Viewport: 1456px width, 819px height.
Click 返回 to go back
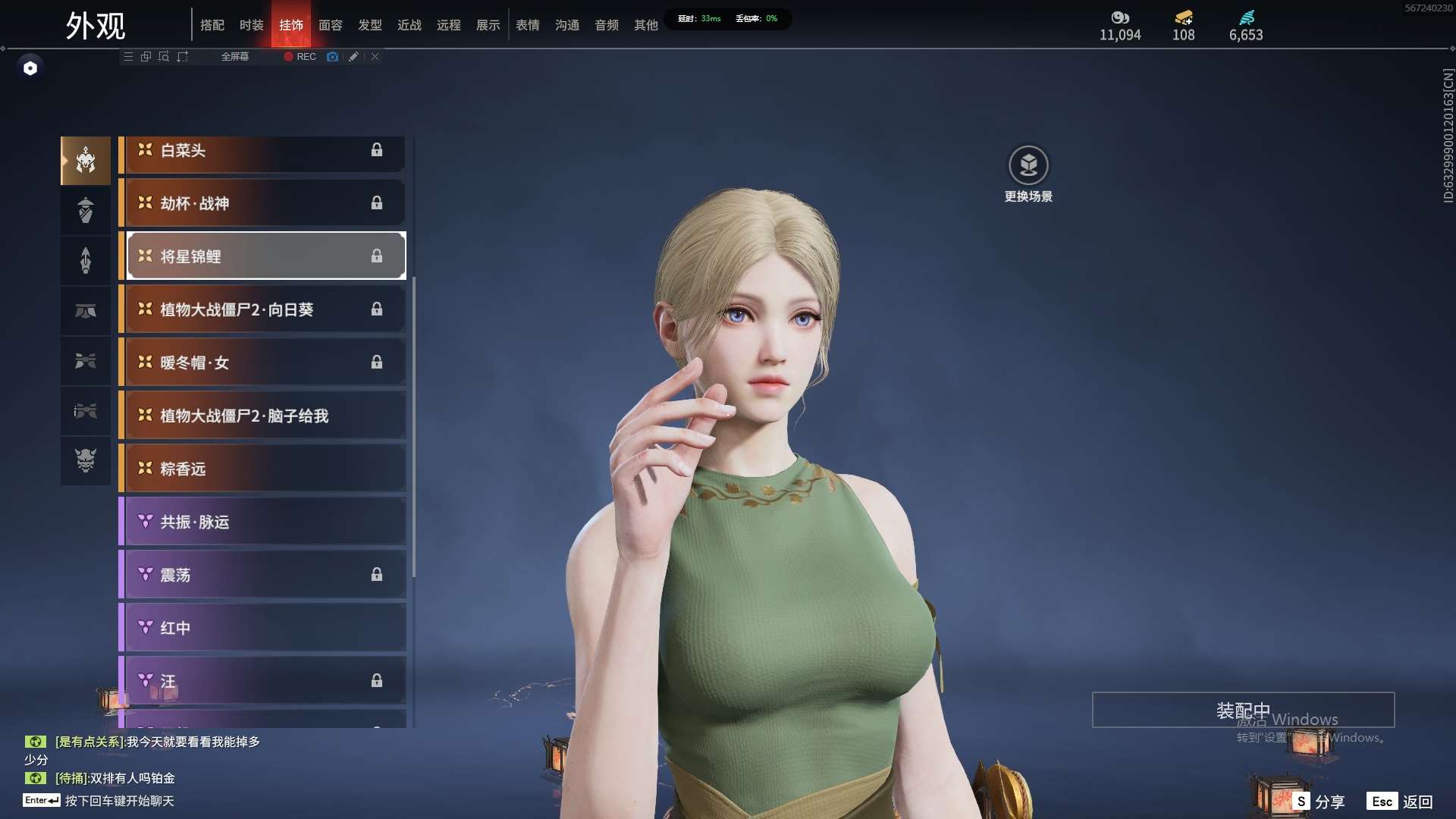1401,802
